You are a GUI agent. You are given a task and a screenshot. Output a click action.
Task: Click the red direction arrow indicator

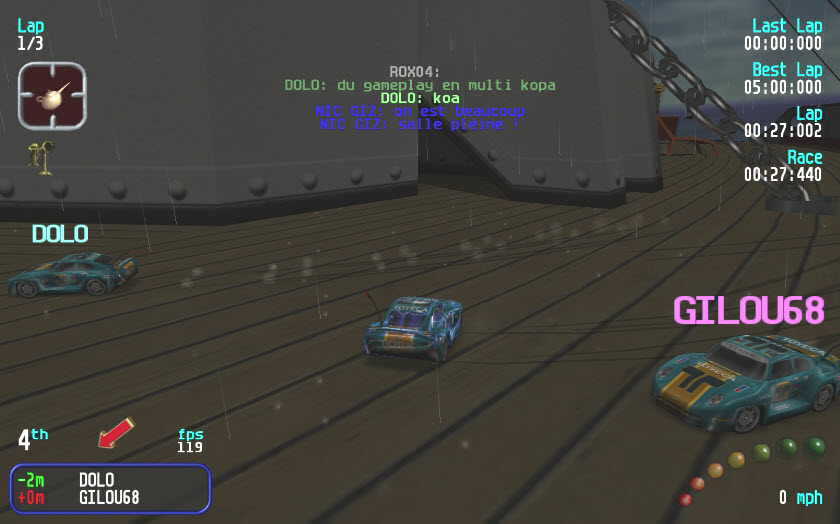(x=116, y=433)
